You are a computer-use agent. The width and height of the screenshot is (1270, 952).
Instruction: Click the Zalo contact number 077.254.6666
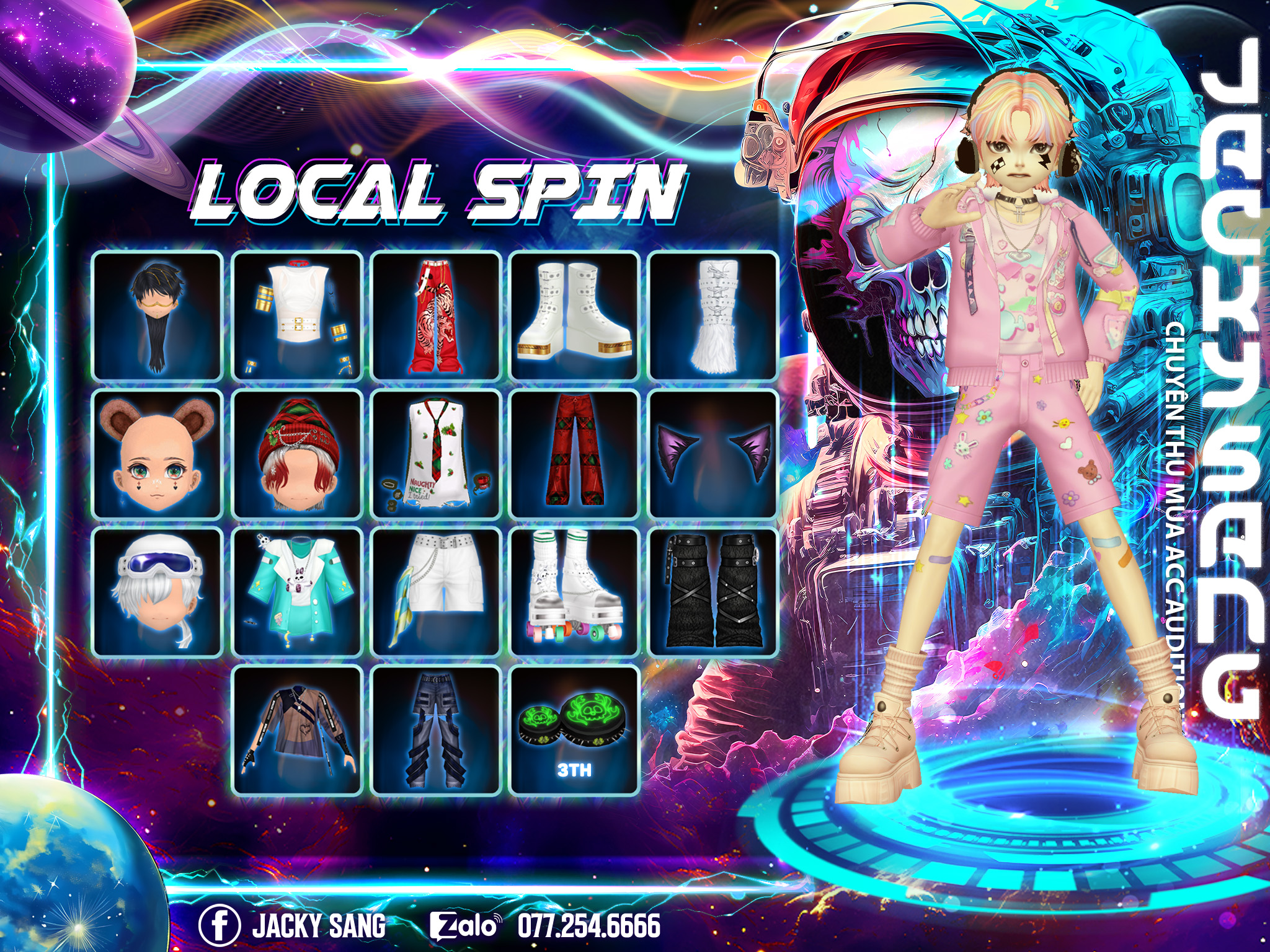(x=588, y=925)
